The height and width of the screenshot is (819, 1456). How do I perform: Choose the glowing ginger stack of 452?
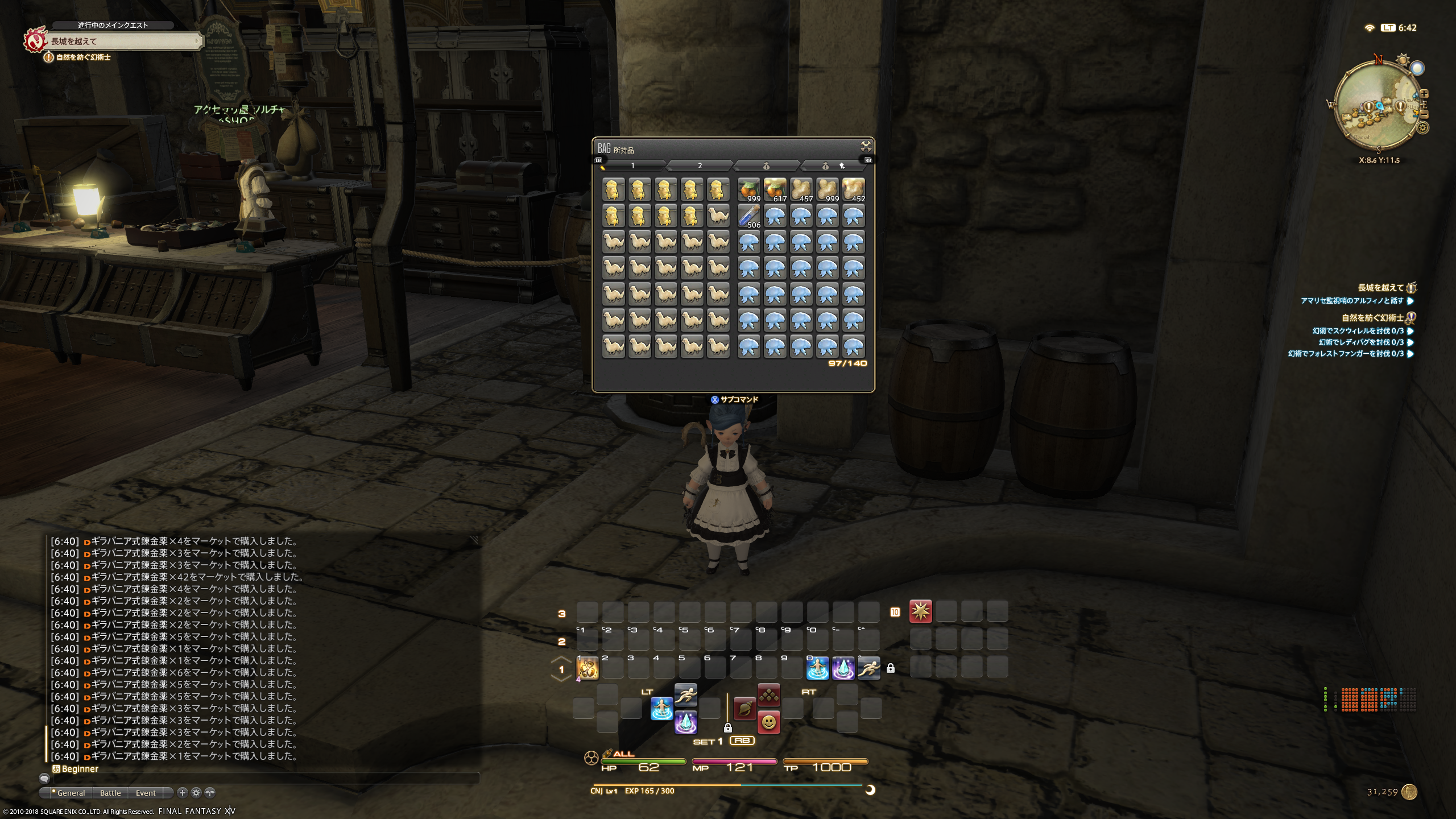pos(853,190)
